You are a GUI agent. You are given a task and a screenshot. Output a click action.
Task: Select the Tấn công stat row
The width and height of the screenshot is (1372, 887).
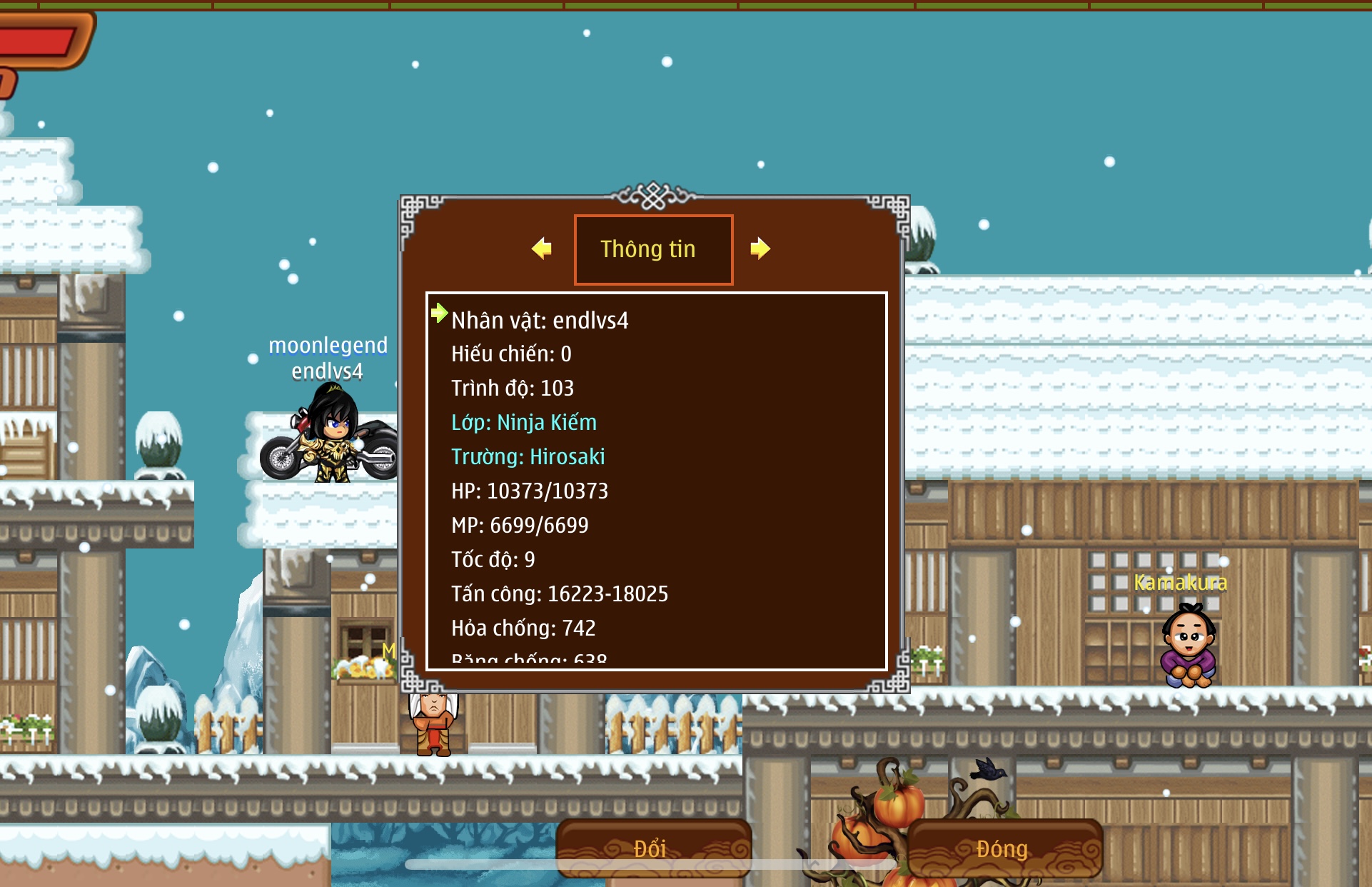click(560, 594)
